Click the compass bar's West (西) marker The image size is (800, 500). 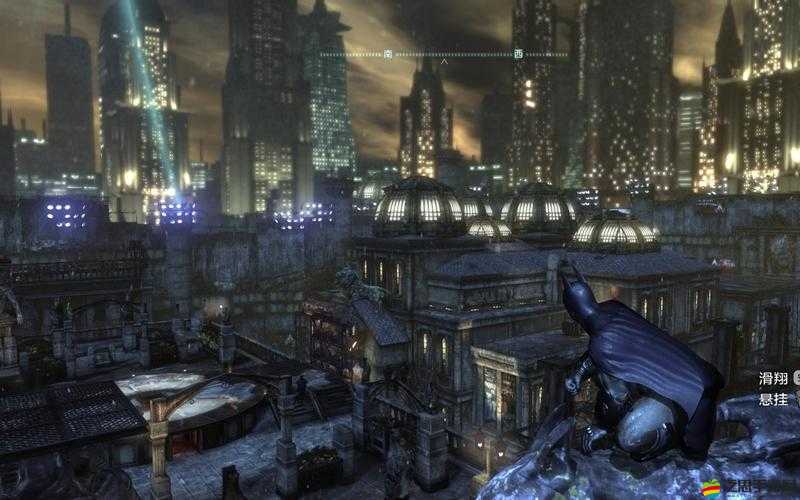[x=517, y=54]
